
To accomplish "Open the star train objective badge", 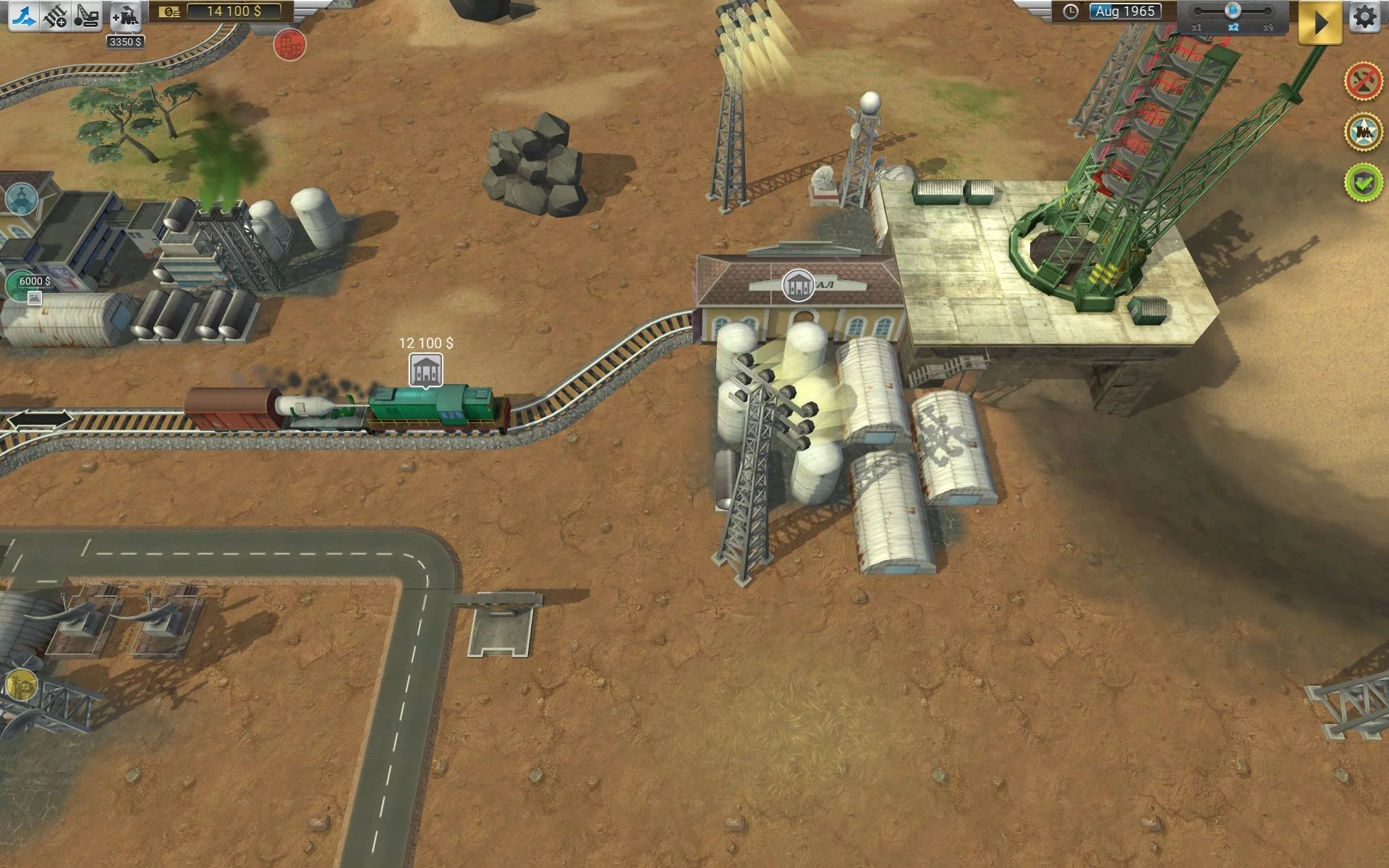I will click(1363, 131).
